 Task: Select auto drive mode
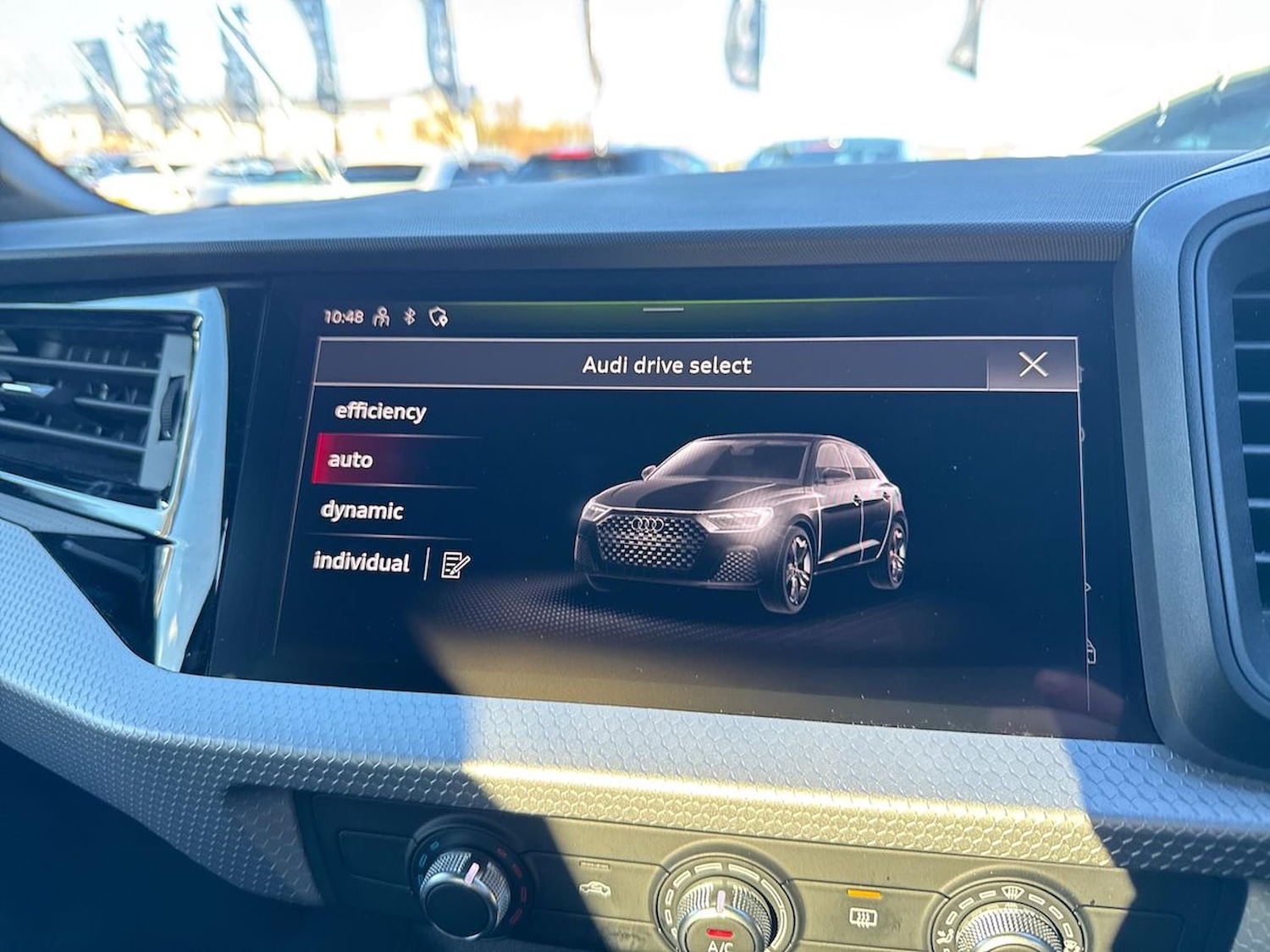(x=349, y=459)
